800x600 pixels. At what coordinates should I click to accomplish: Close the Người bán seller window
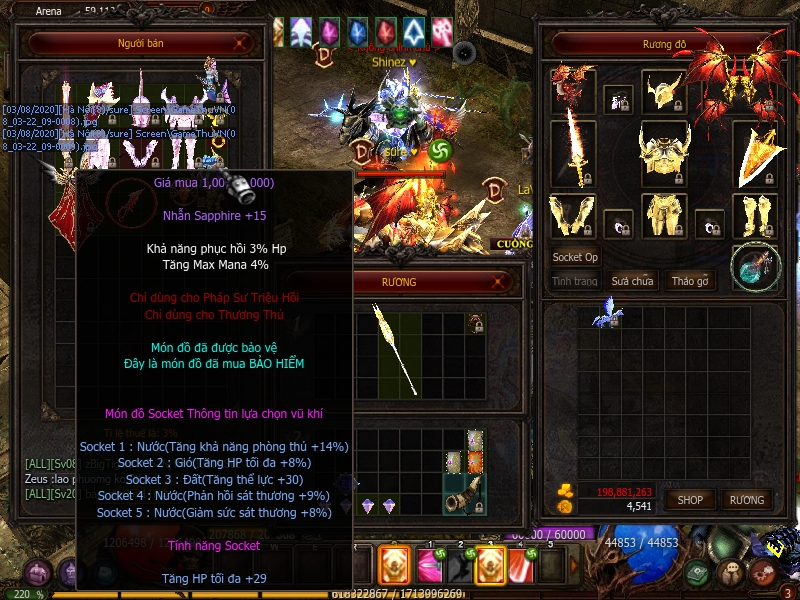(x=241, y=43)
